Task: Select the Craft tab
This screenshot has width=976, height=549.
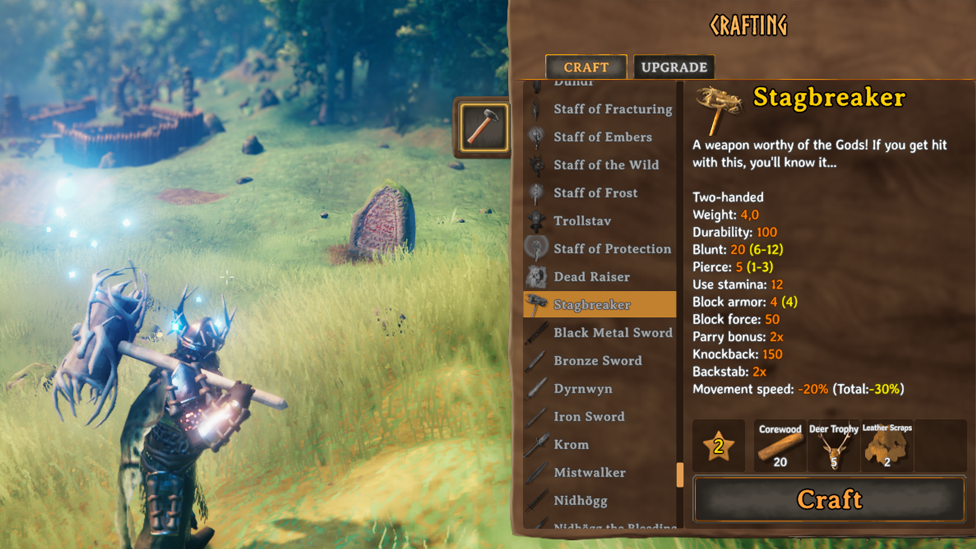Action: point(586,67)
